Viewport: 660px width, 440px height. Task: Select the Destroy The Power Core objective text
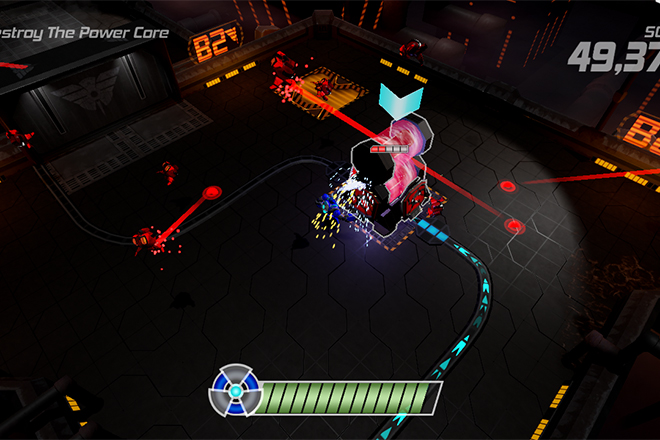84,33
